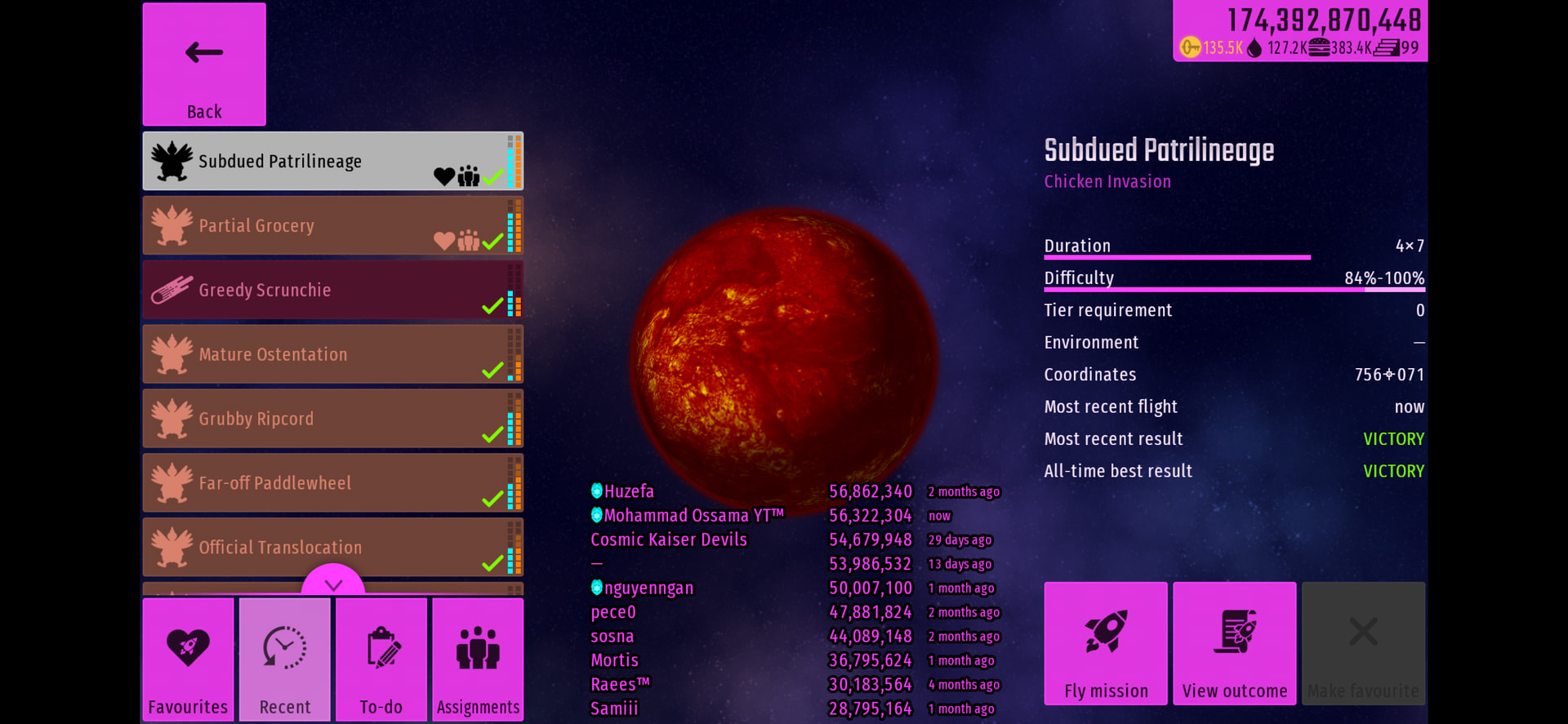1568x724 pixels.
Task: Open the Greedy Scrunchie mission entry
Action: coord(332,290)
